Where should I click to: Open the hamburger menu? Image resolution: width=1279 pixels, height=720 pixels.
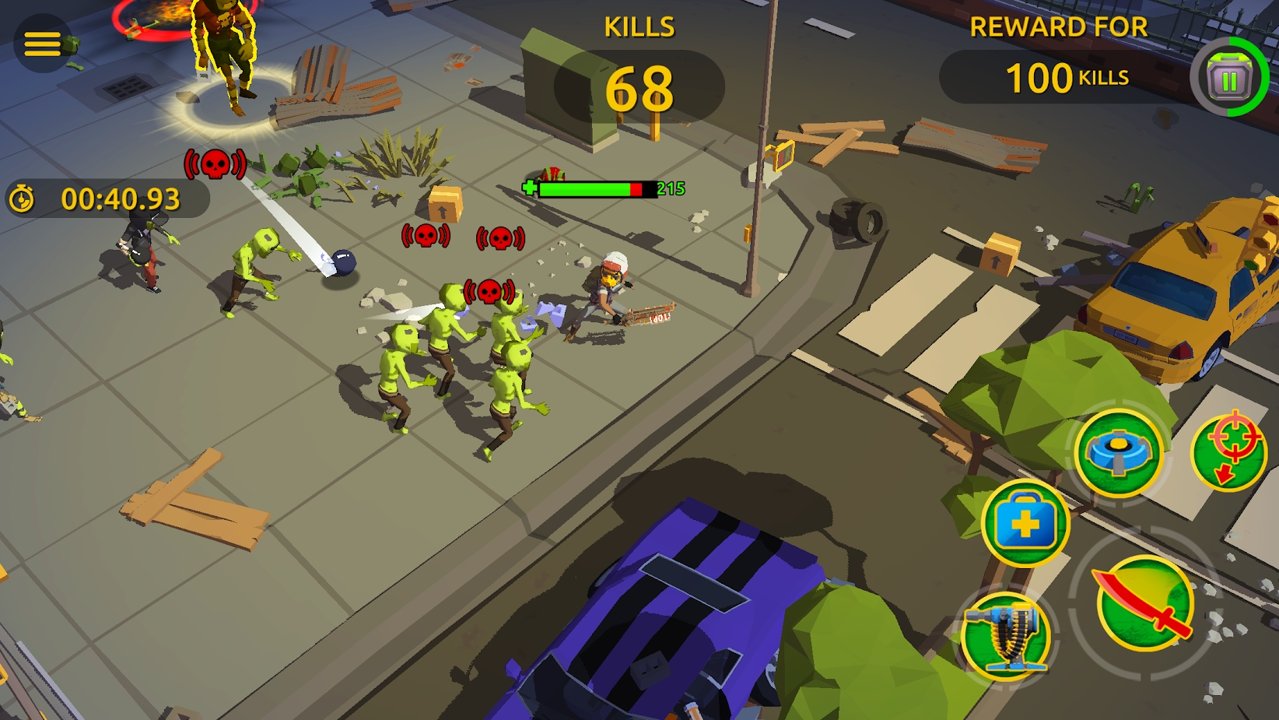[43, 43]
